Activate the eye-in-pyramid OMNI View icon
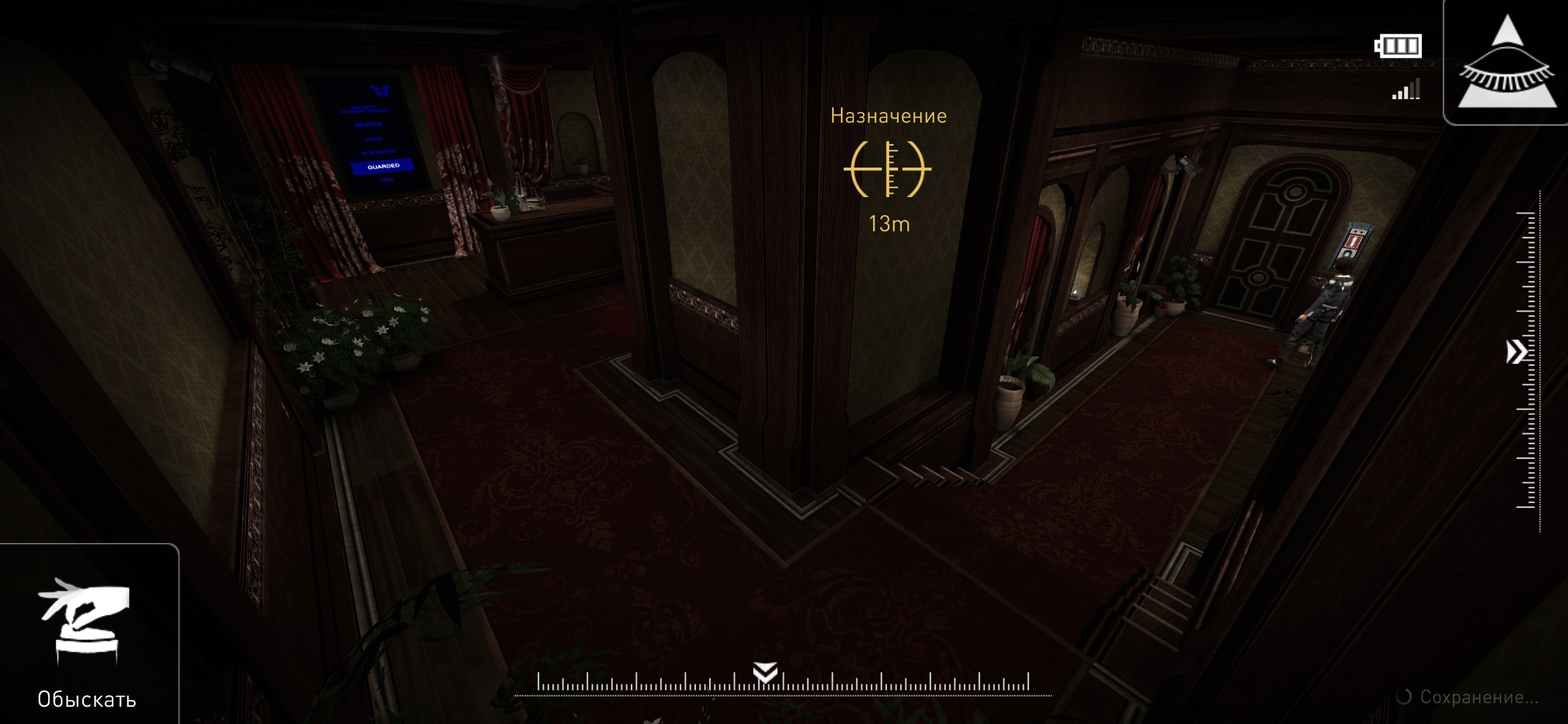This screenshot has height=724, width=1568. [1506, 64]
